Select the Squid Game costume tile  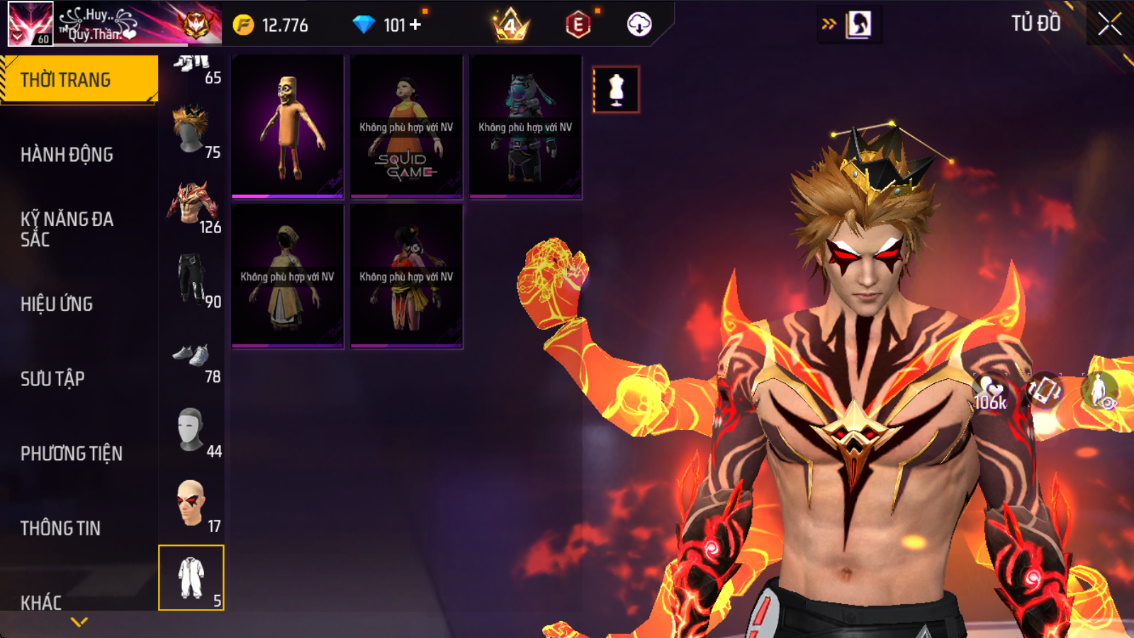[407, 126]
